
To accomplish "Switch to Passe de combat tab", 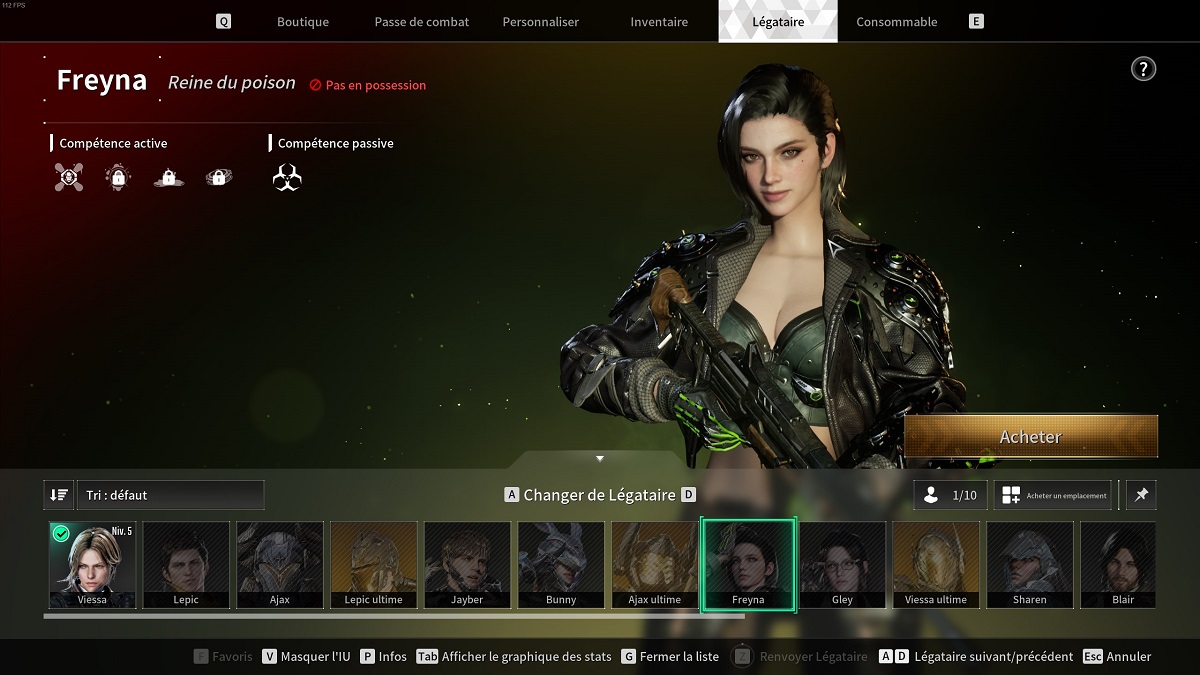I will coord(421,22).
